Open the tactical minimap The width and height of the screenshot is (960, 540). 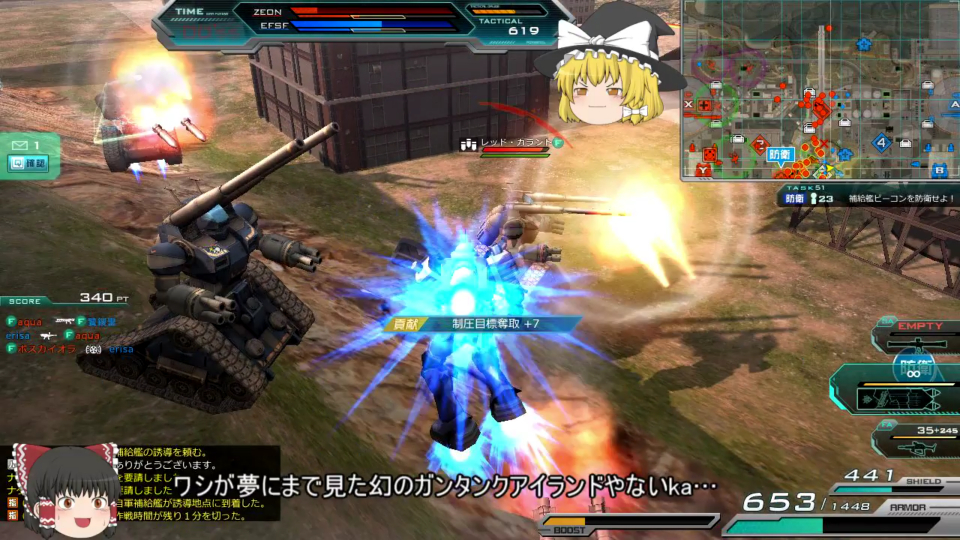pyautogui.click(x=820, y=90)
